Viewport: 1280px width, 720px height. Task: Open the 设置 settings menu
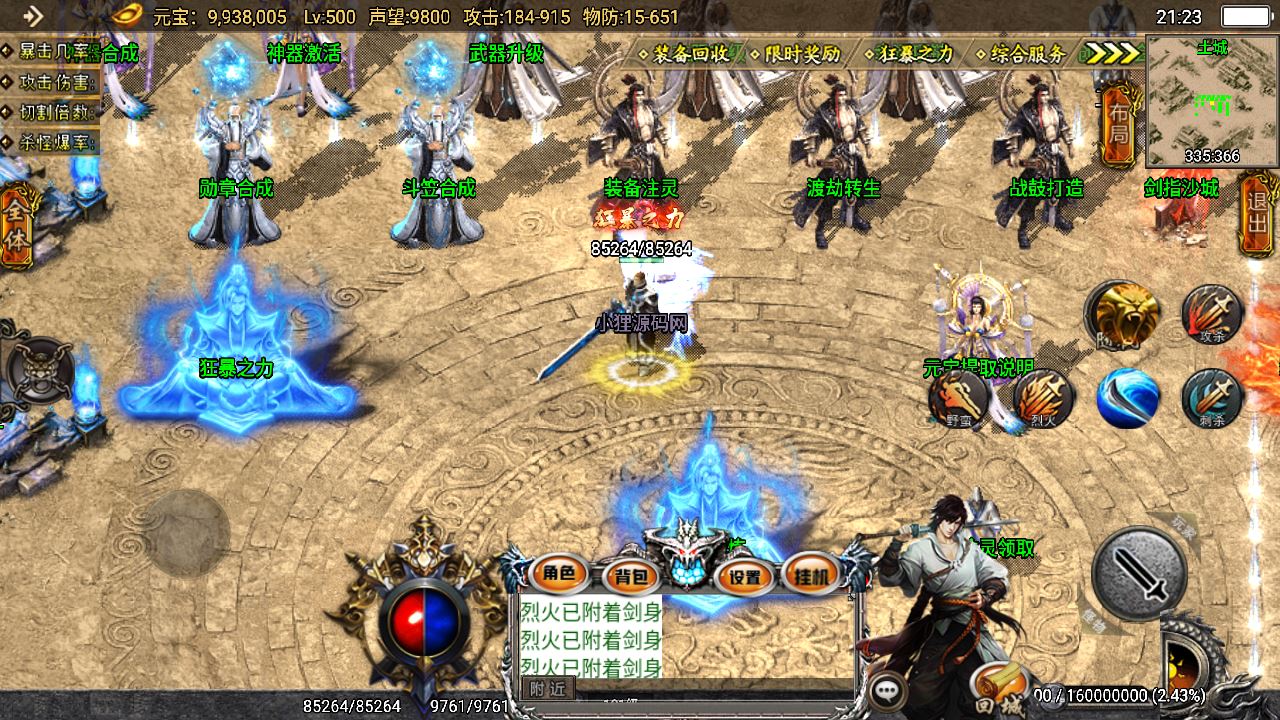pyautogui.click(x=745, y=575)
